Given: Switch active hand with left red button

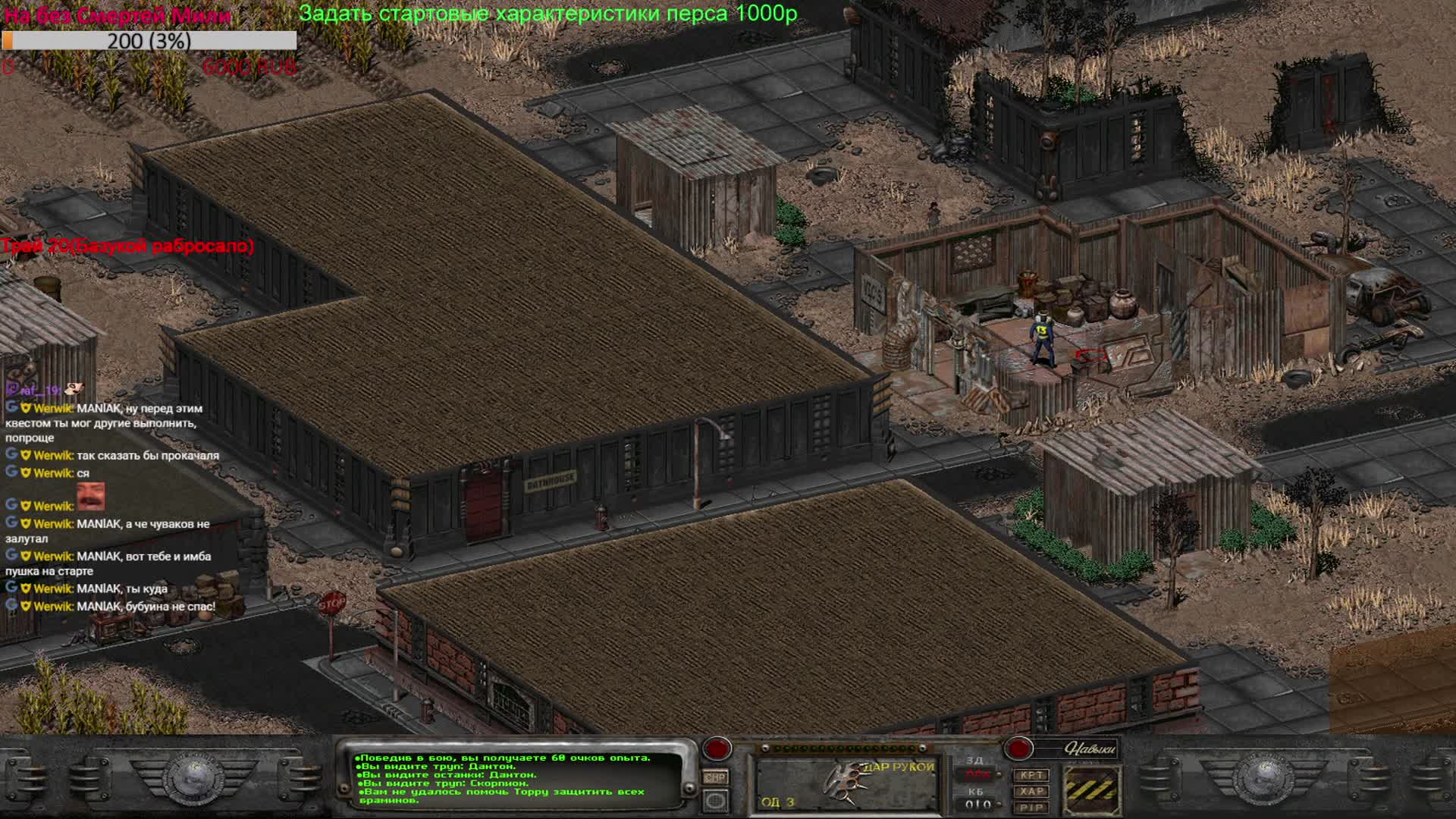Looking at the screenshot, I should pos(716,749).
